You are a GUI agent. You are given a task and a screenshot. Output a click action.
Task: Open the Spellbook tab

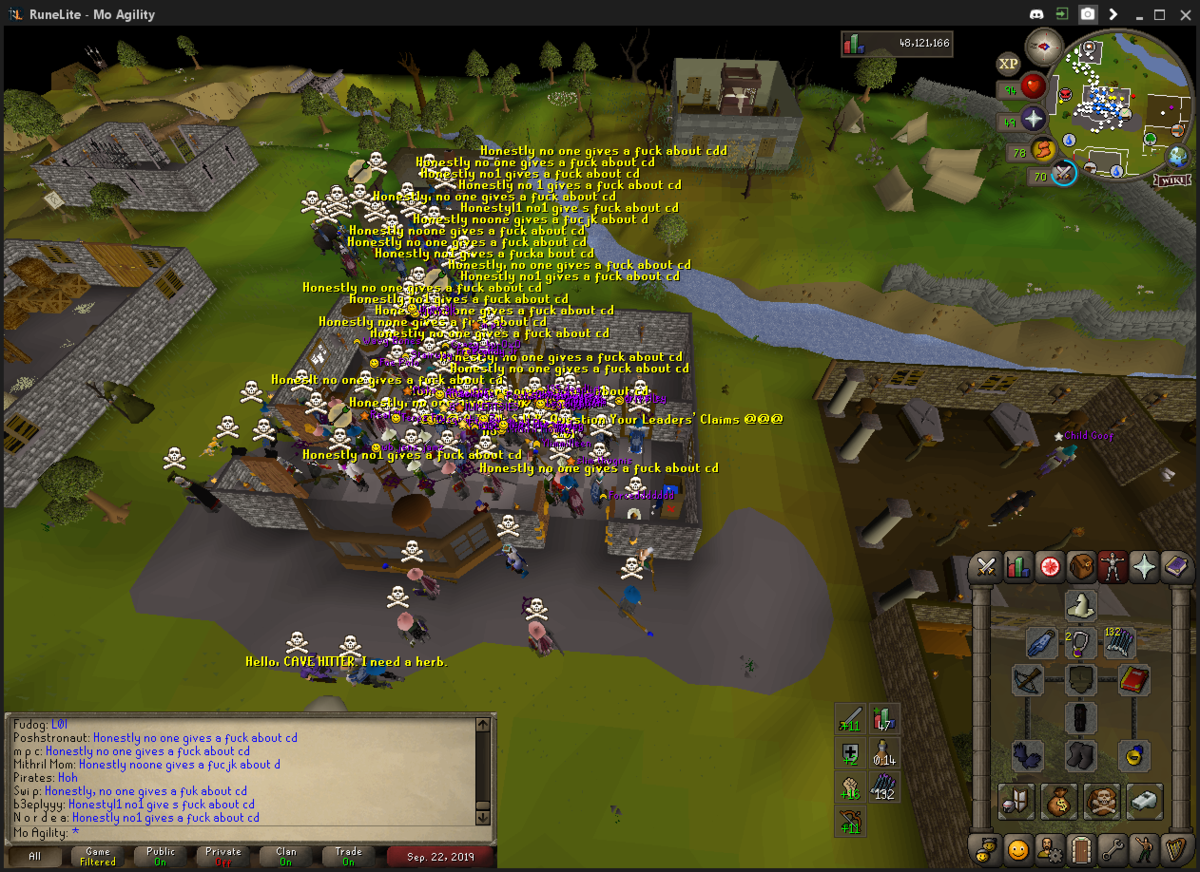(1175, 567)
